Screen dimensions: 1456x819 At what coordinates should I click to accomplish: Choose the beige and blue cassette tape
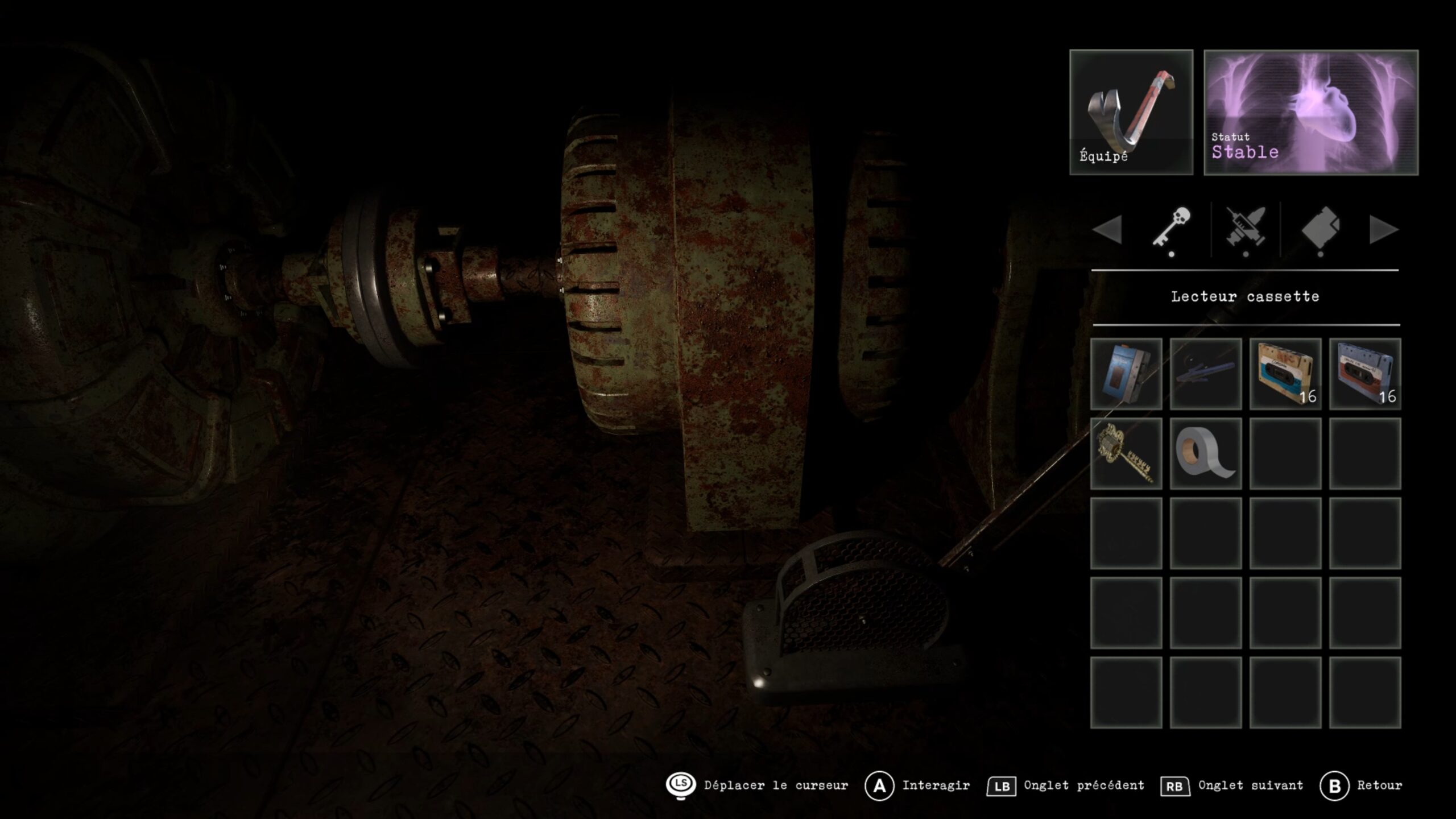[x=1285, y=374]
